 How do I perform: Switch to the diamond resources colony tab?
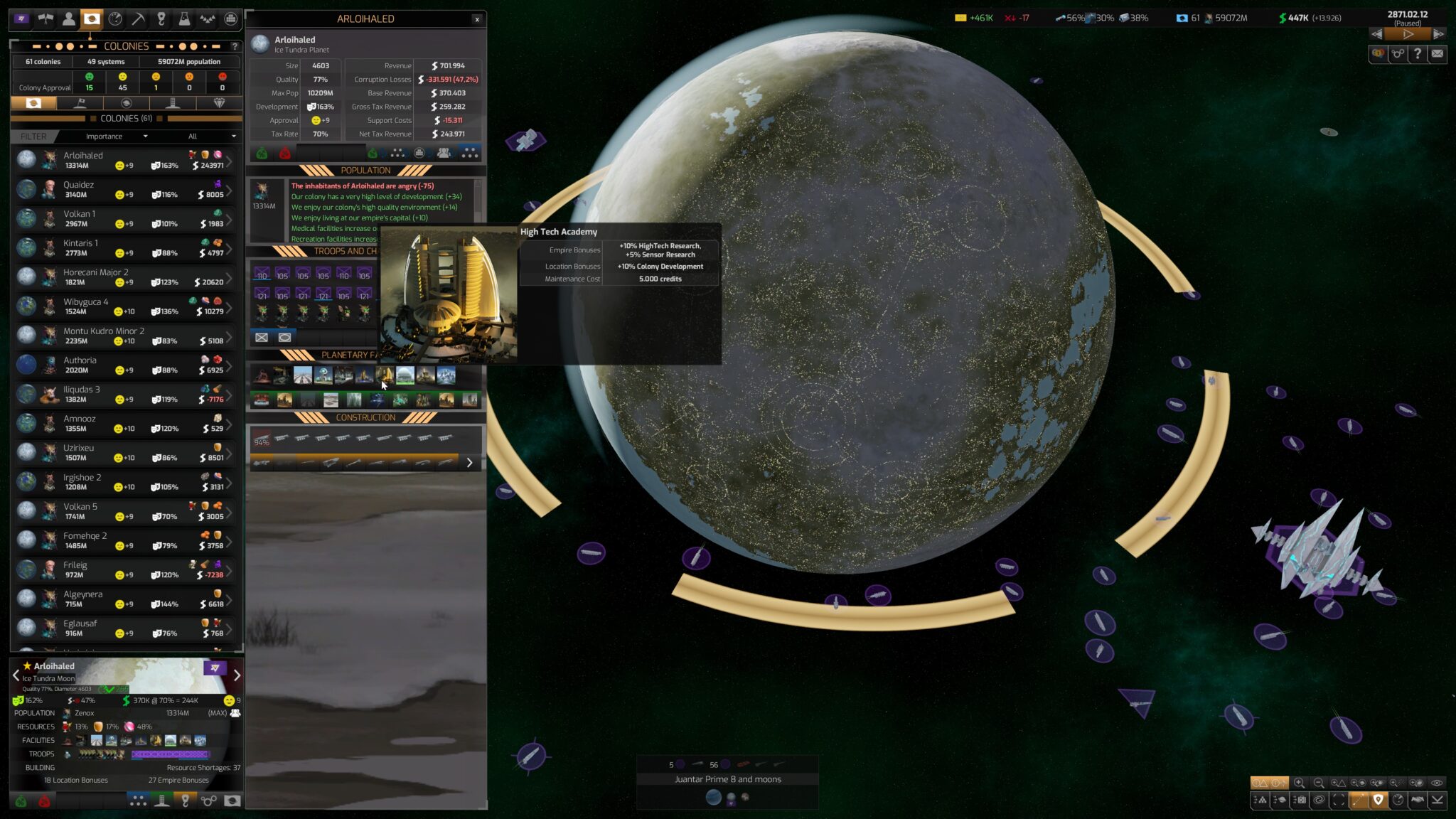pos(219,103)
